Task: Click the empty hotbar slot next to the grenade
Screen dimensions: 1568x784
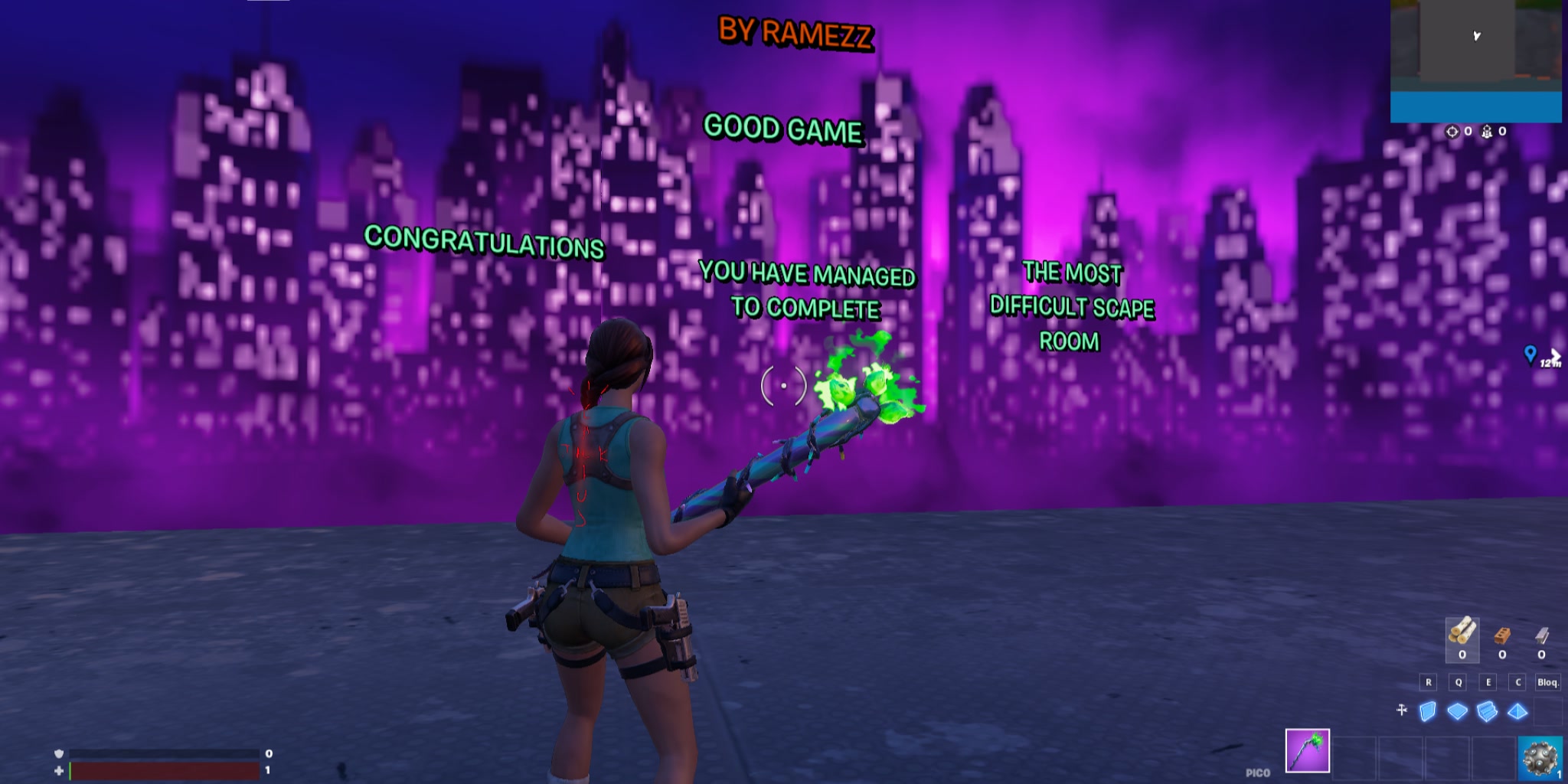Action: (1494, 757)
